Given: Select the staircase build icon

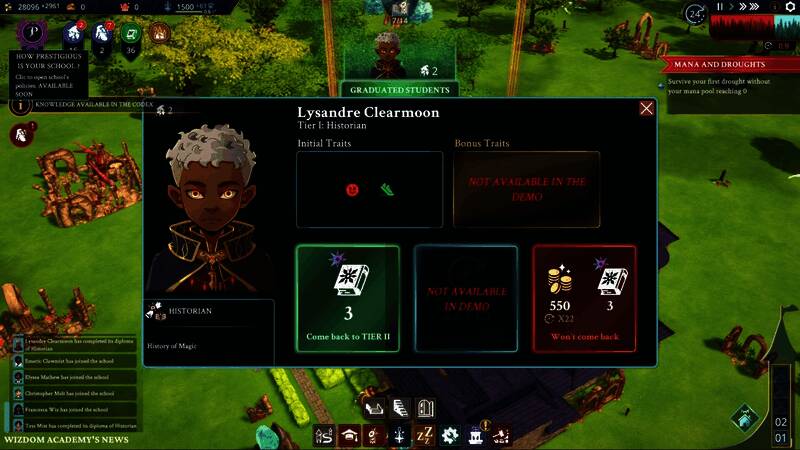Looking at the screenshot, I should click(x=399, y=408).
